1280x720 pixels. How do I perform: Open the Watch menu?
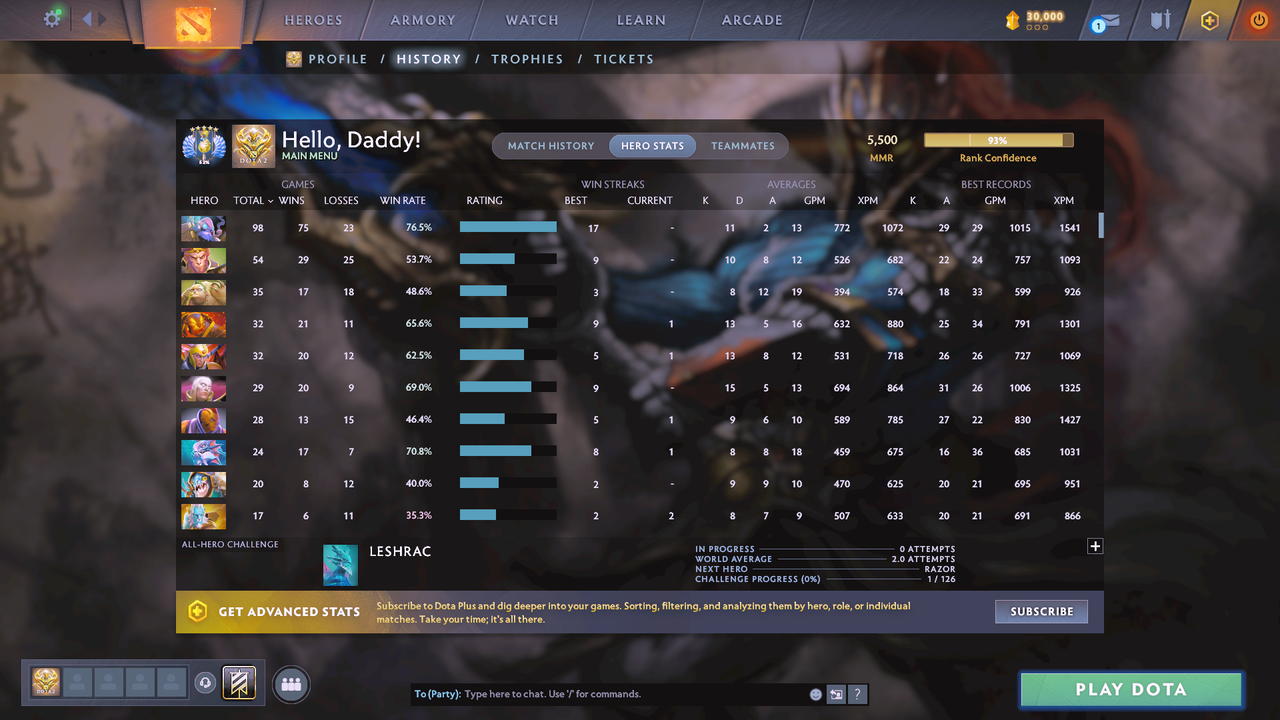pos(531,19)
